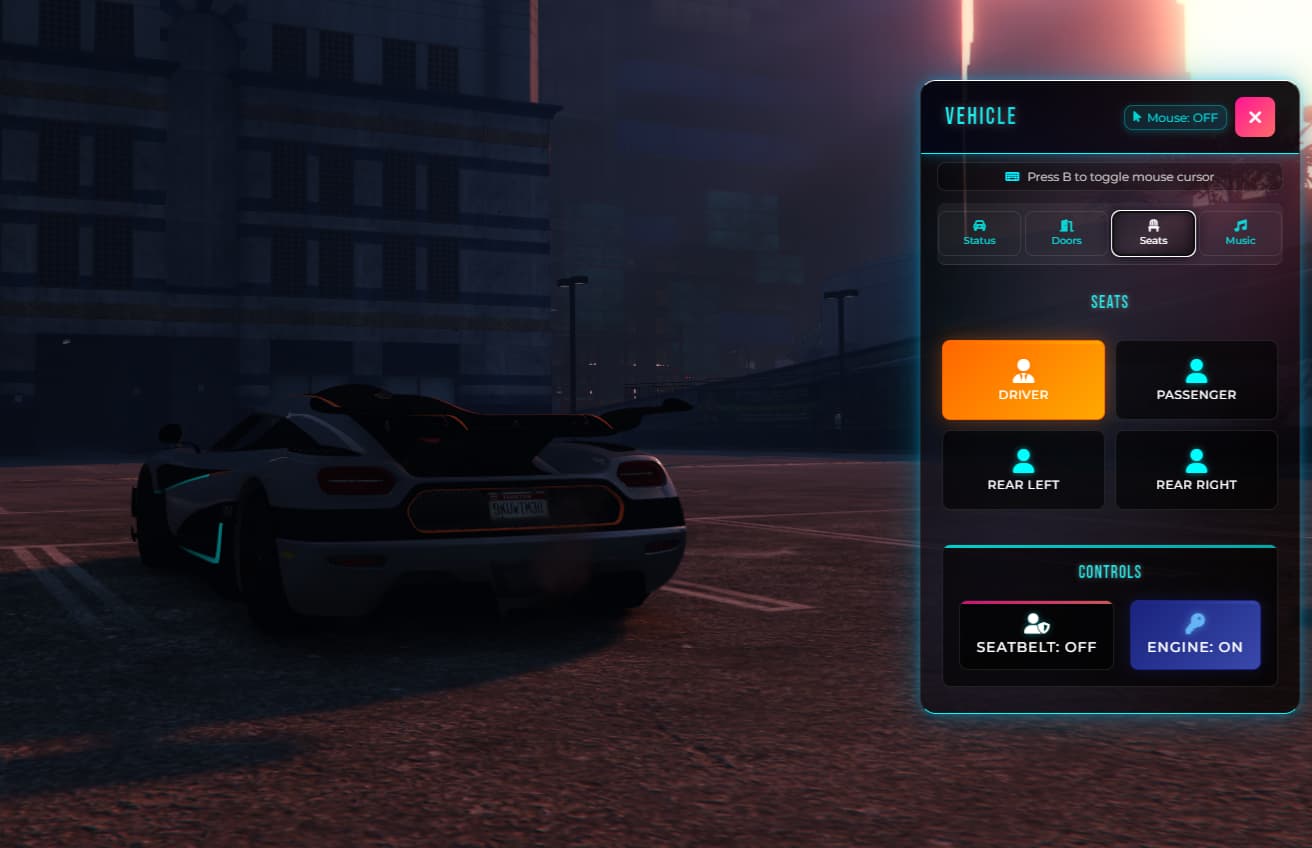
Task: Toggle the seatbelt from OFF to ON
Action: click(1036, 635)
